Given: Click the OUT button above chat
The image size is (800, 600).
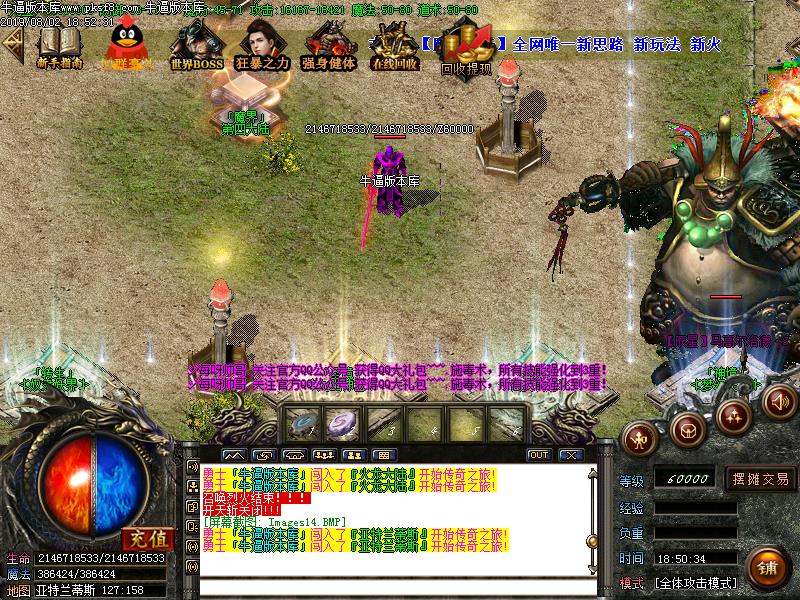Looking at the screenshot, I should [539, 455].
